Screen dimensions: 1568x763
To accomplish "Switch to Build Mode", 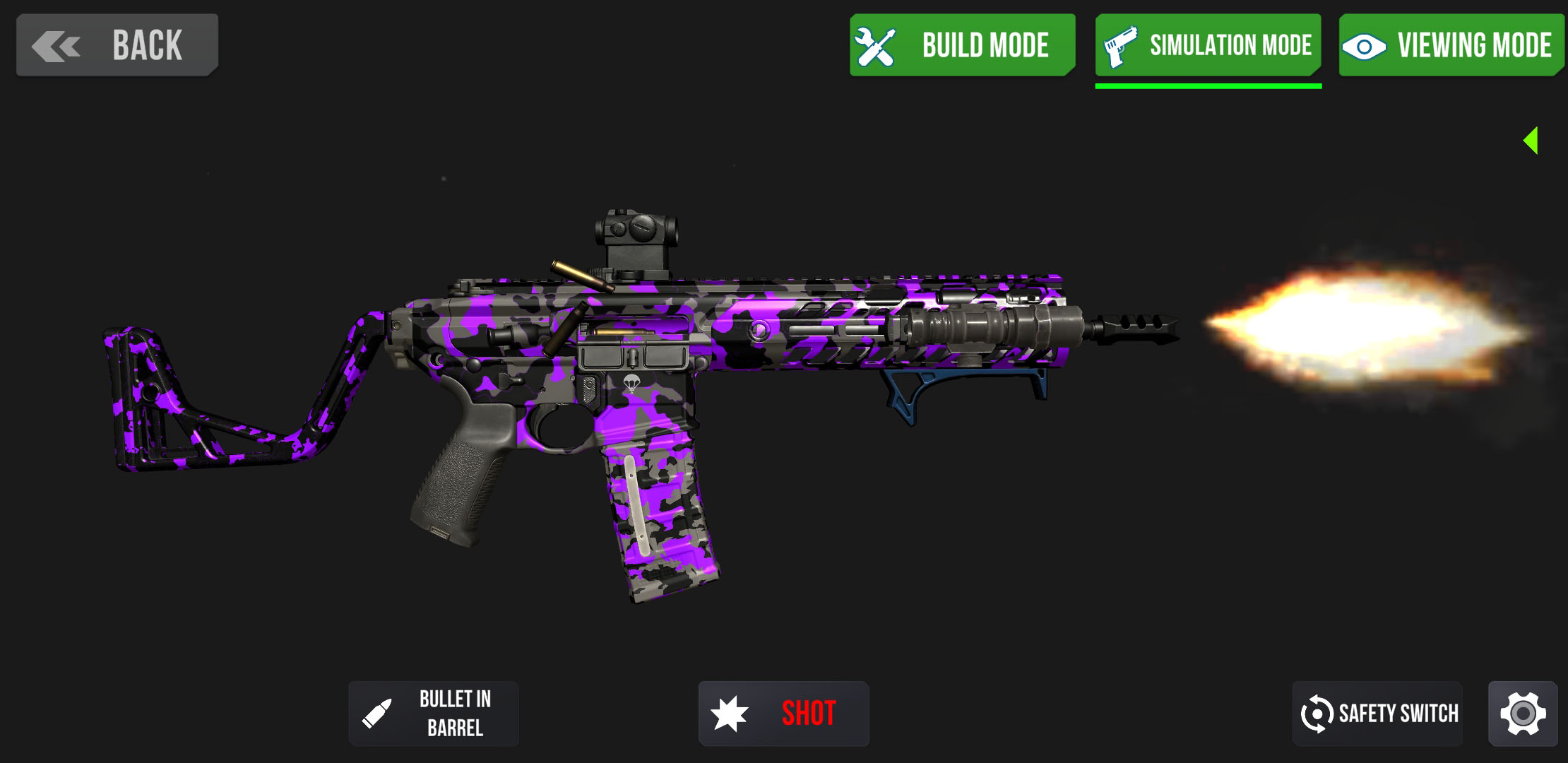I will tap(962, 45).
